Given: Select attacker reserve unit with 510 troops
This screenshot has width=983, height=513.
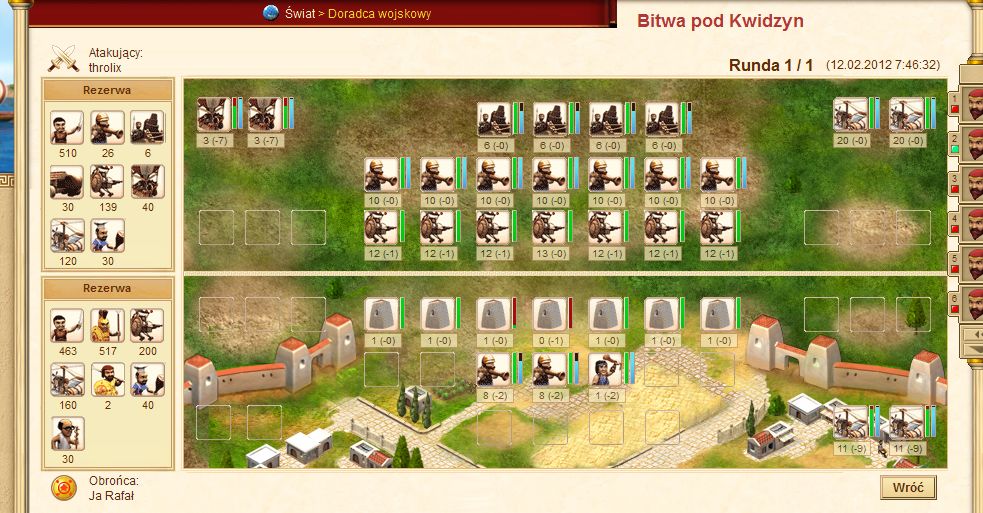Looking at the screenshot, I should 68,127.
